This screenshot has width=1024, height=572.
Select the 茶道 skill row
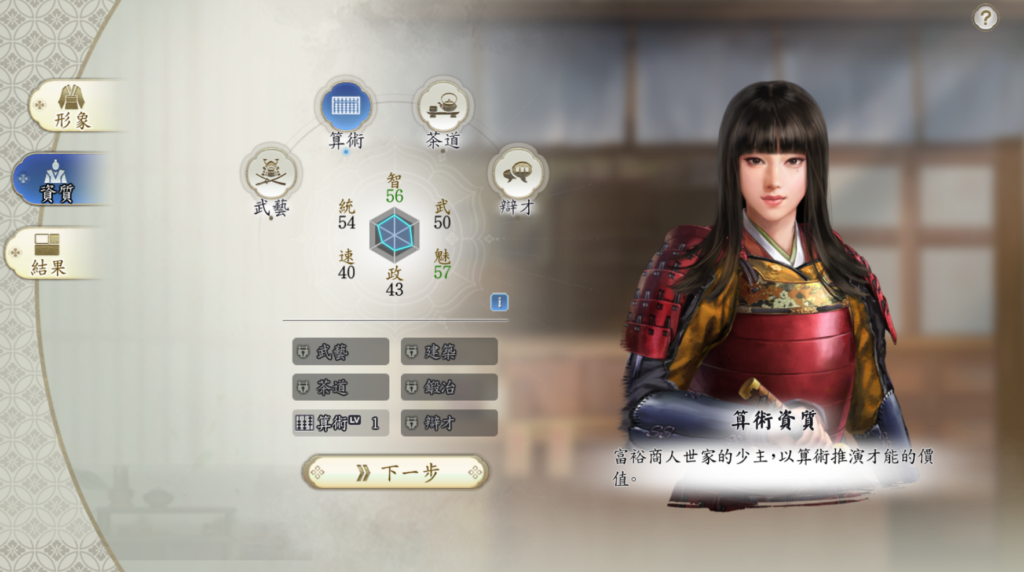tap(340, 387)
